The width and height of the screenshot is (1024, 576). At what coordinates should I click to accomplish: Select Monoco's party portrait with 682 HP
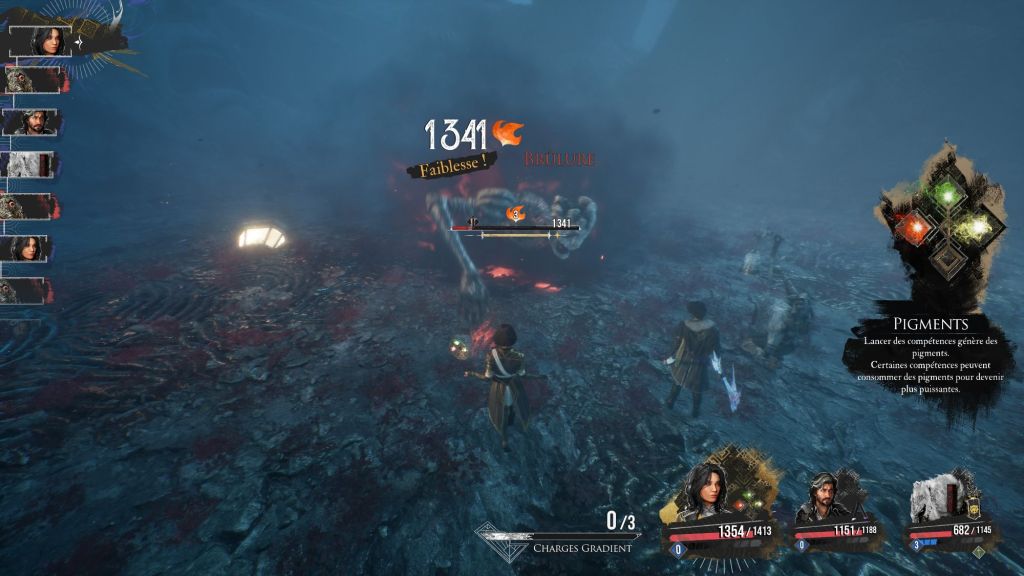(x=937, y=498)
